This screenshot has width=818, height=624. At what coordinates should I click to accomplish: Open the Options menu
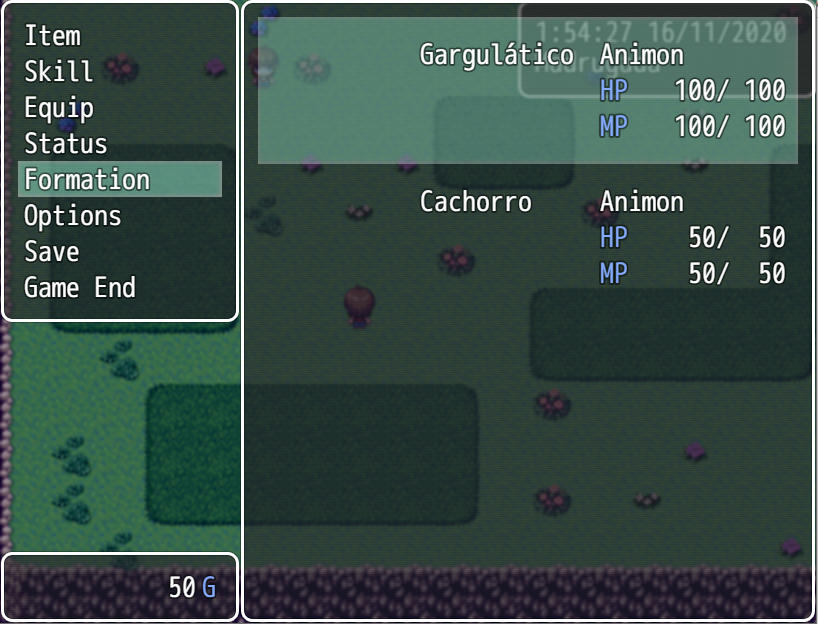coord(73,216)
